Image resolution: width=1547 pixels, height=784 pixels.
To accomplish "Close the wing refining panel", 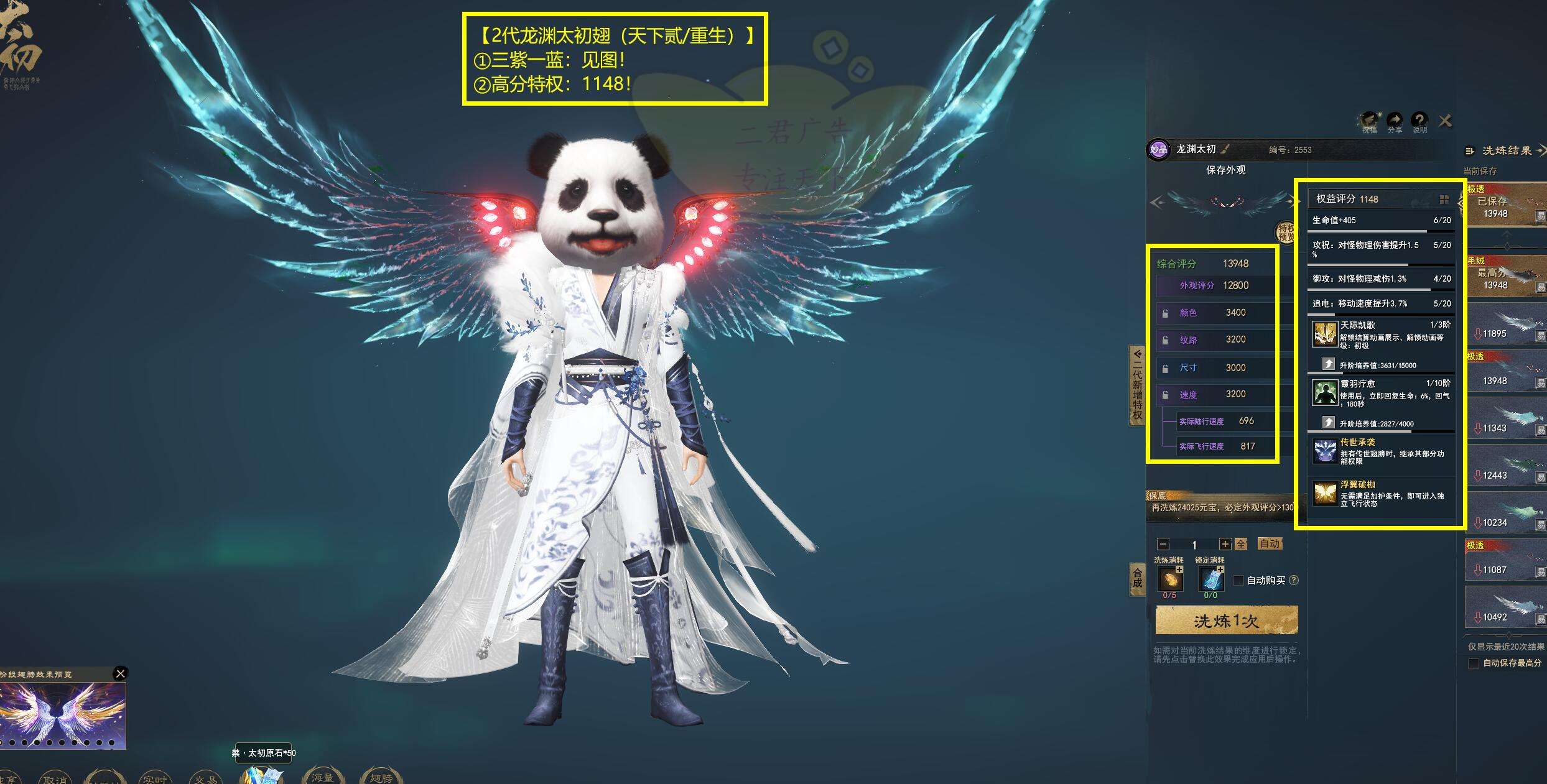I will pyautogui.click(x=1445, y=121).
